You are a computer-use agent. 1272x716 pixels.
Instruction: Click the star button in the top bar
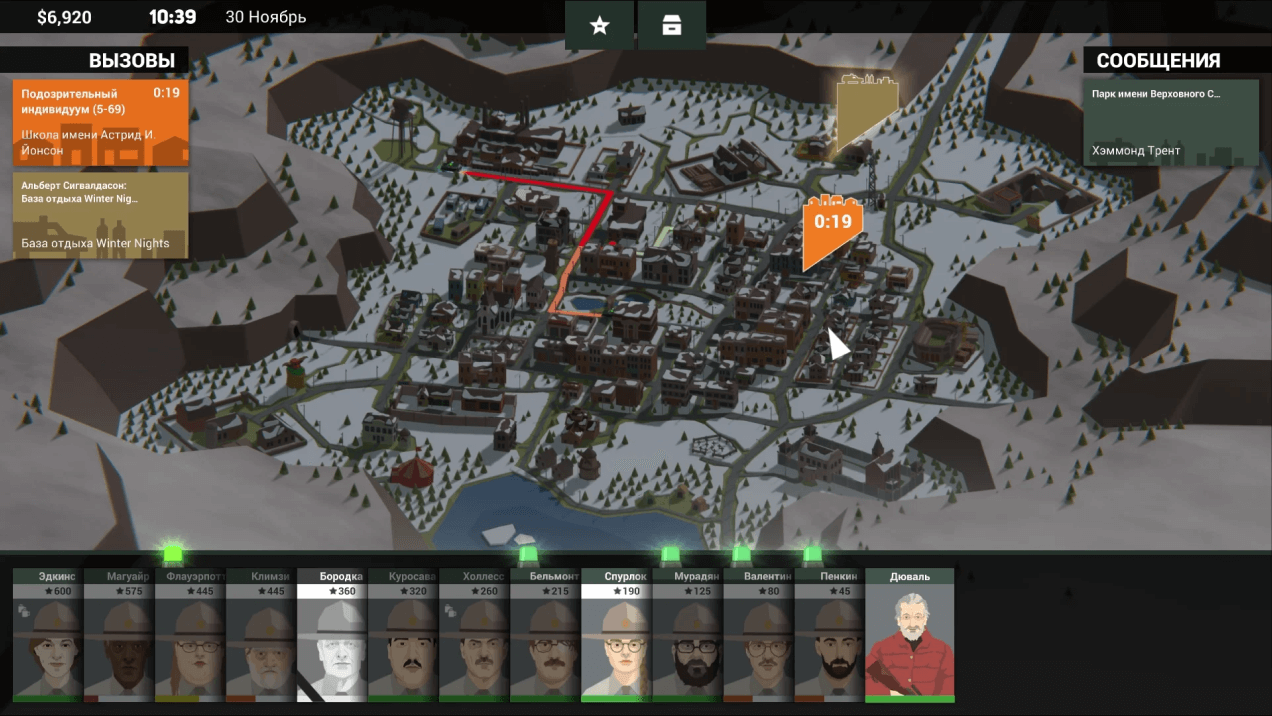(x=599, y=26)
